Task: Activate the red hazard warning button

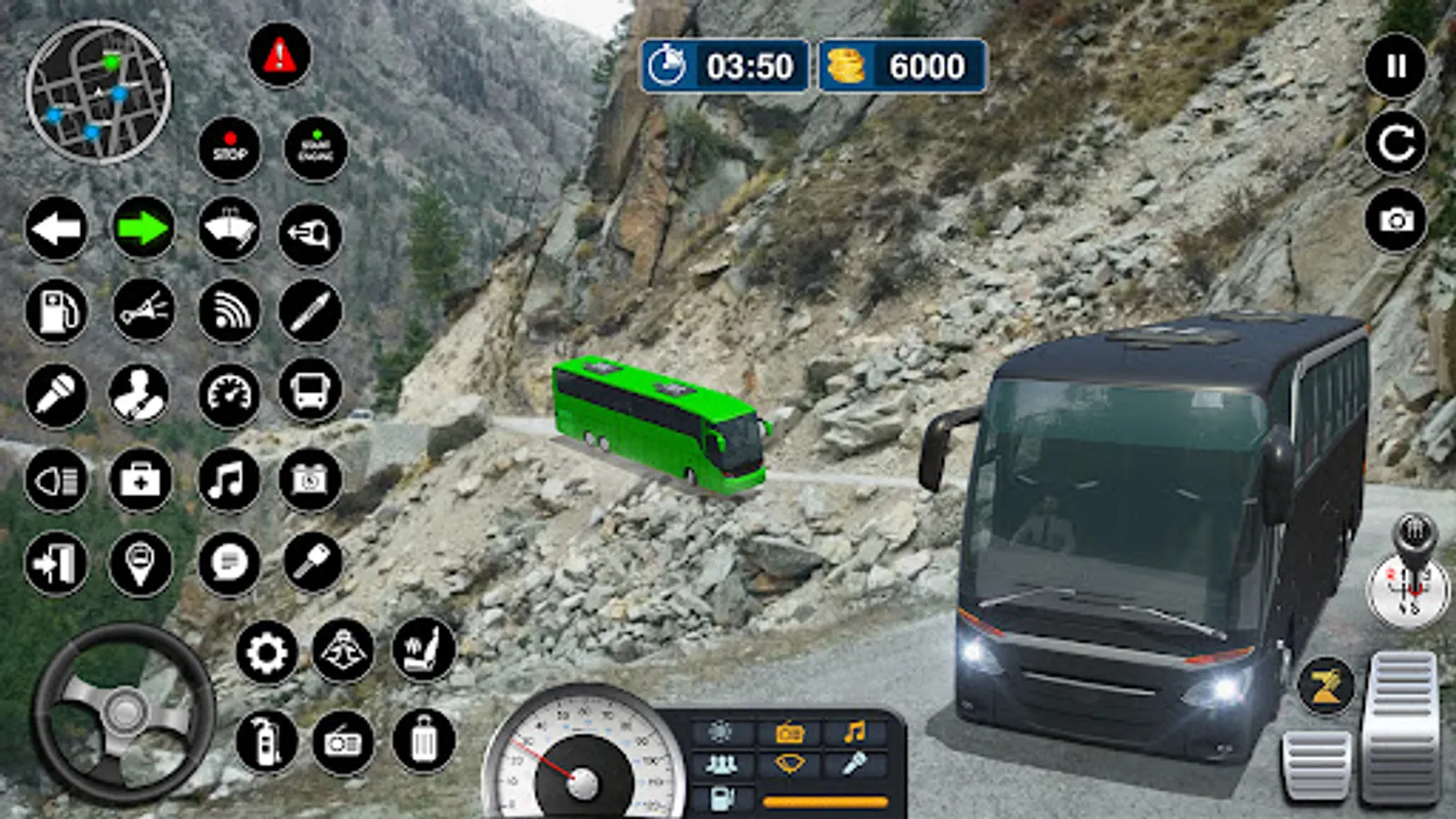Action: click(279, 56)
